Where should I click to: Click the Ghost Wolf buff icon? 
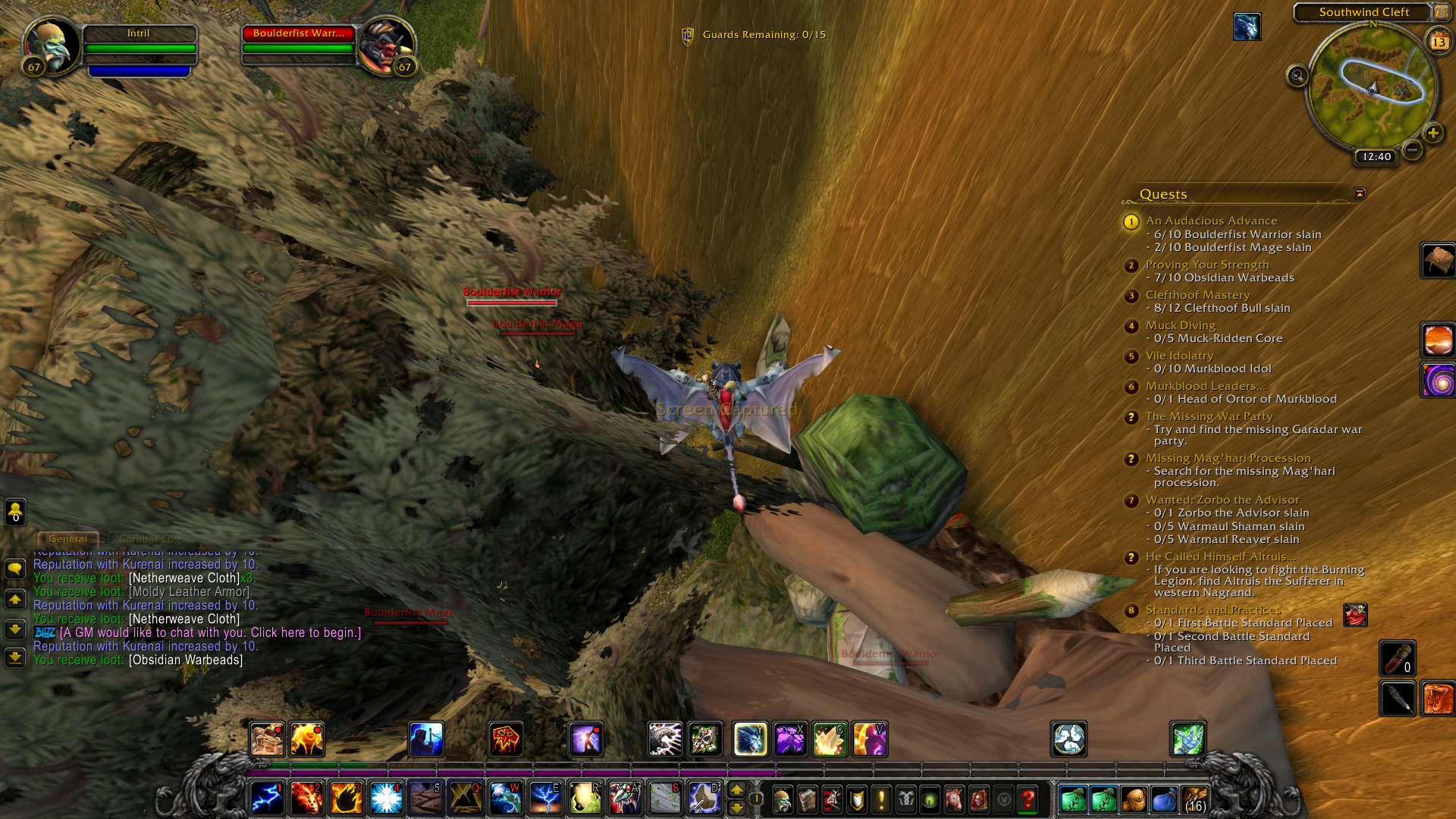(1247, 27)
